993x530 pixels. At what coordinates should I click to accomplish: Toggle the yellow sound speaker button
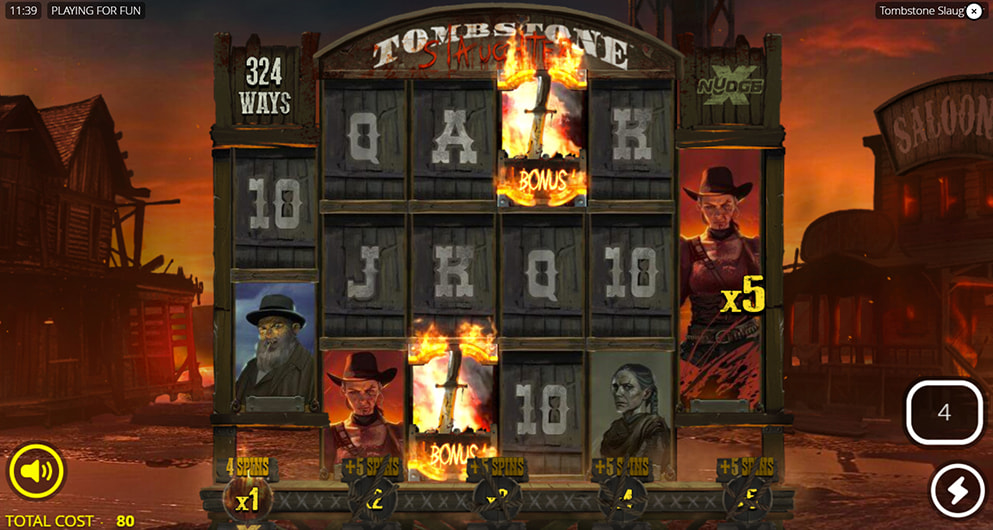point(37,471)
